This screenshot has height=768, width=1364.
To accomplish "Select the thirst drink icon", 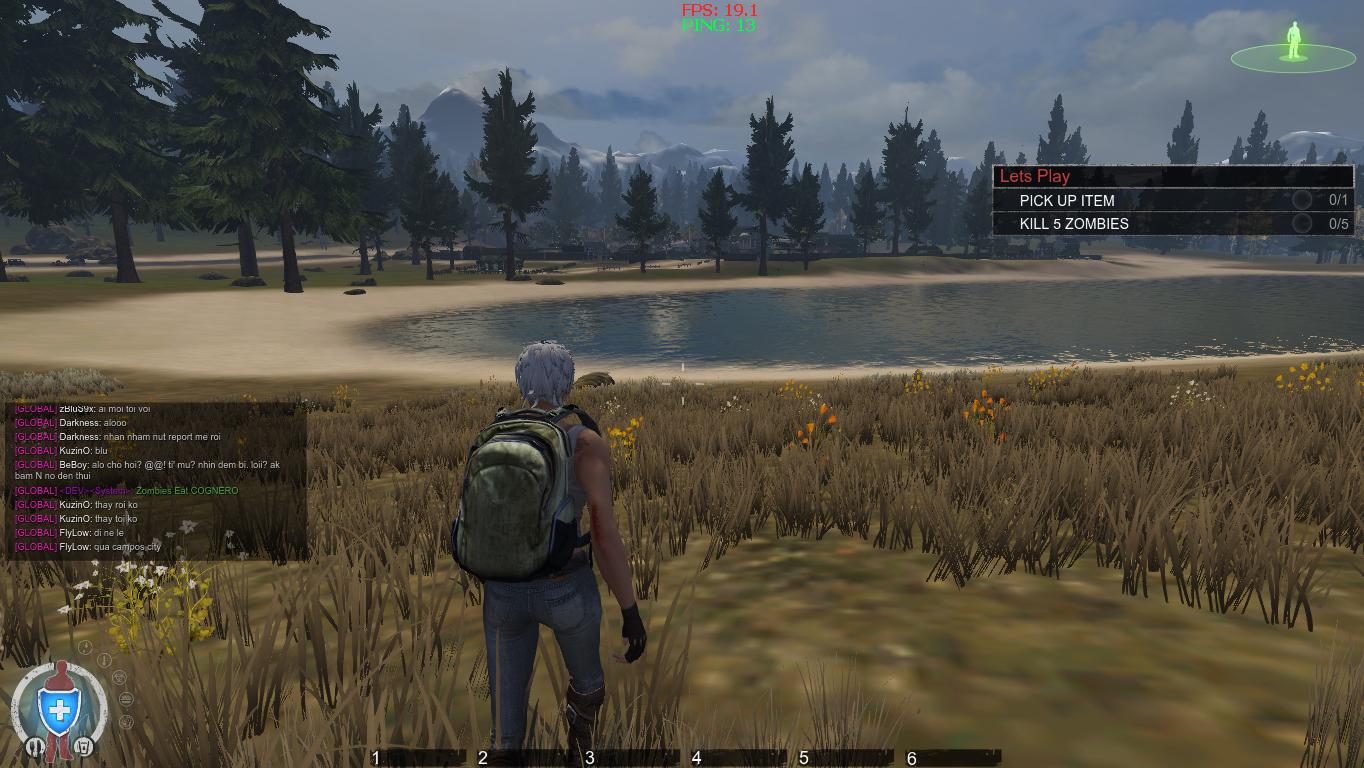I will 84,746.
